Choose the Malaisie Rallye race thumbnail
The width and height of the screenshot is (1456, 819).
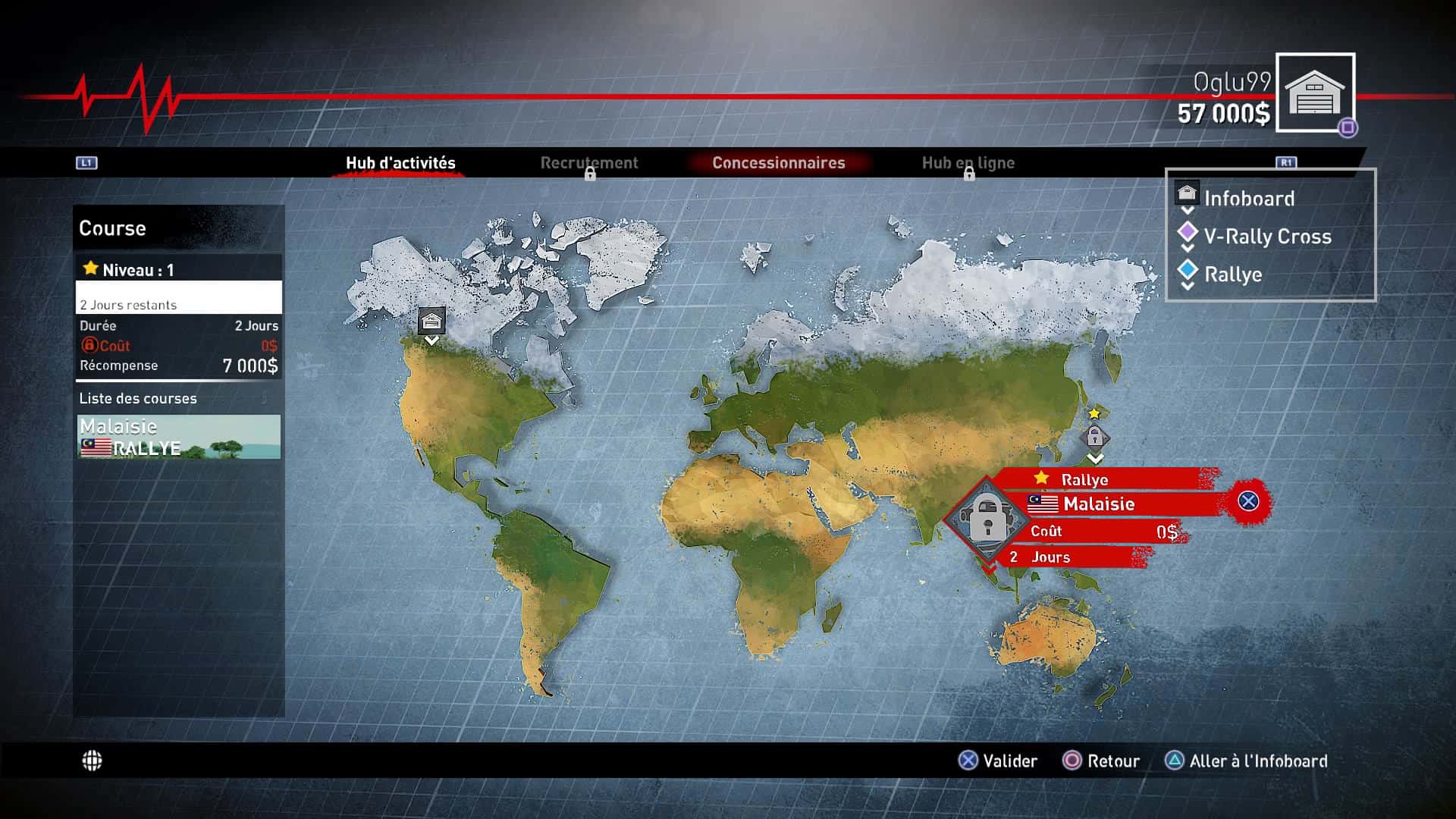tap(179, 437)
